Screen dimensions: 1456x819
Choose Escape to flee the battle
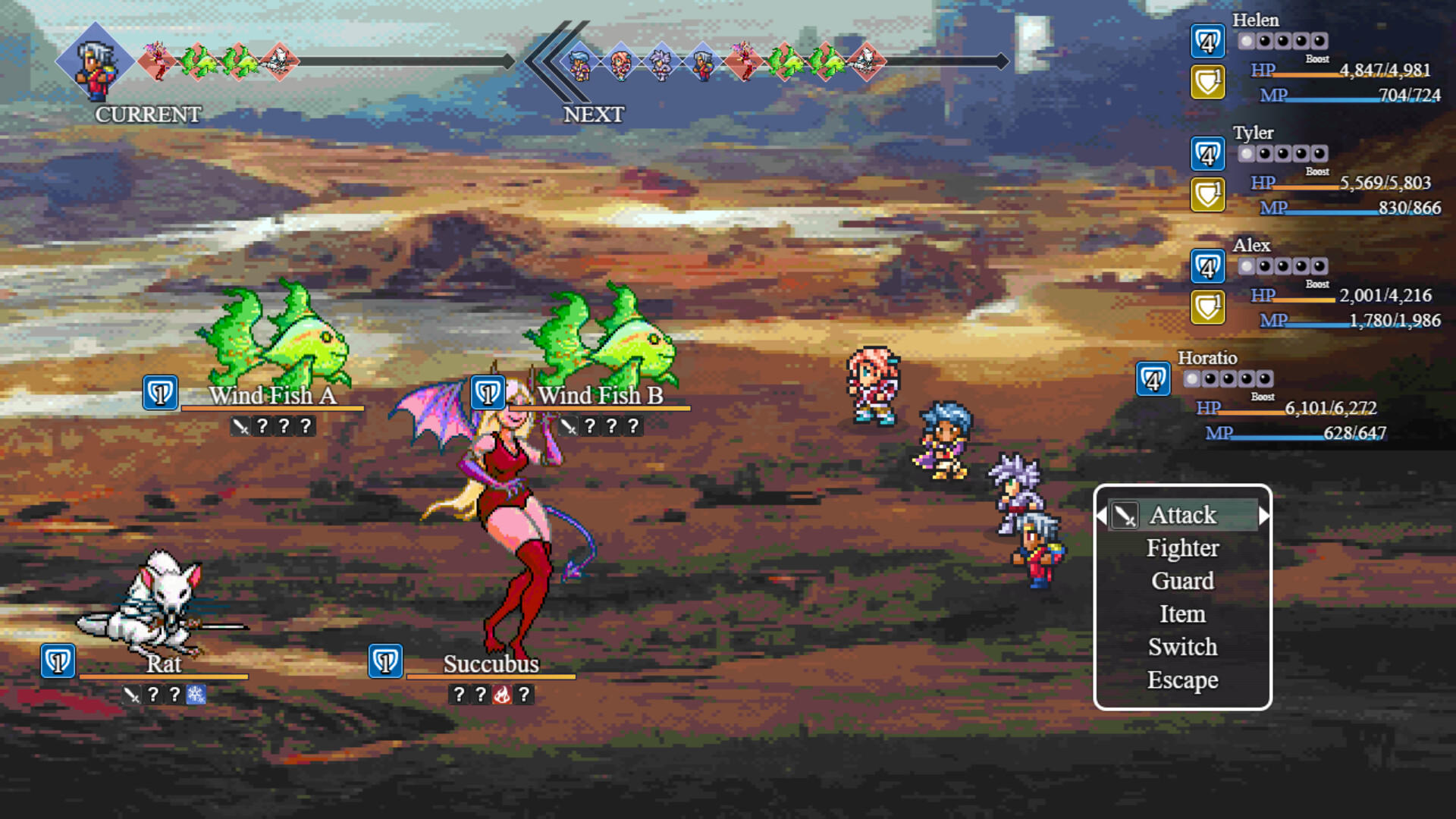1183,680
